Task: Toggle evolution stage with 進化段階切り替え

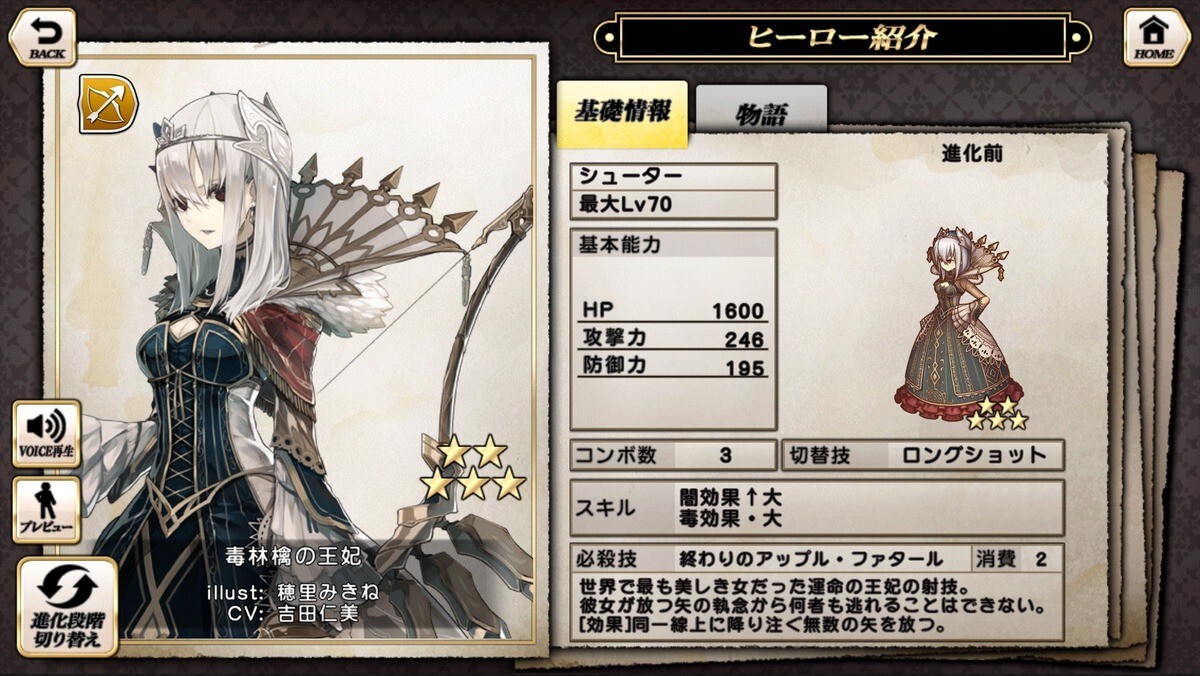Action: (x=68, y=608)
